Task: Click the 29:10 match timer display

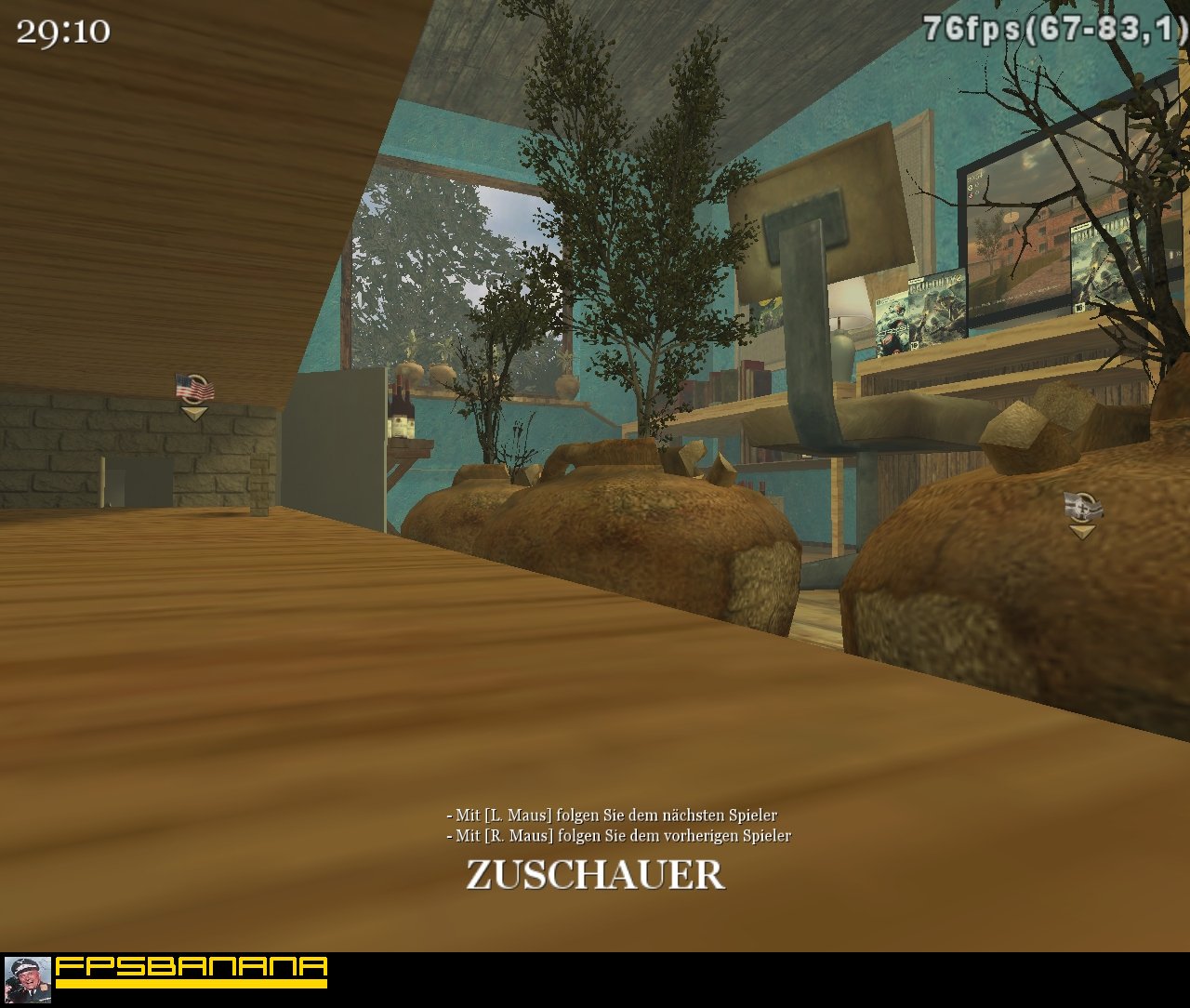Action: [x=65, y=33]
